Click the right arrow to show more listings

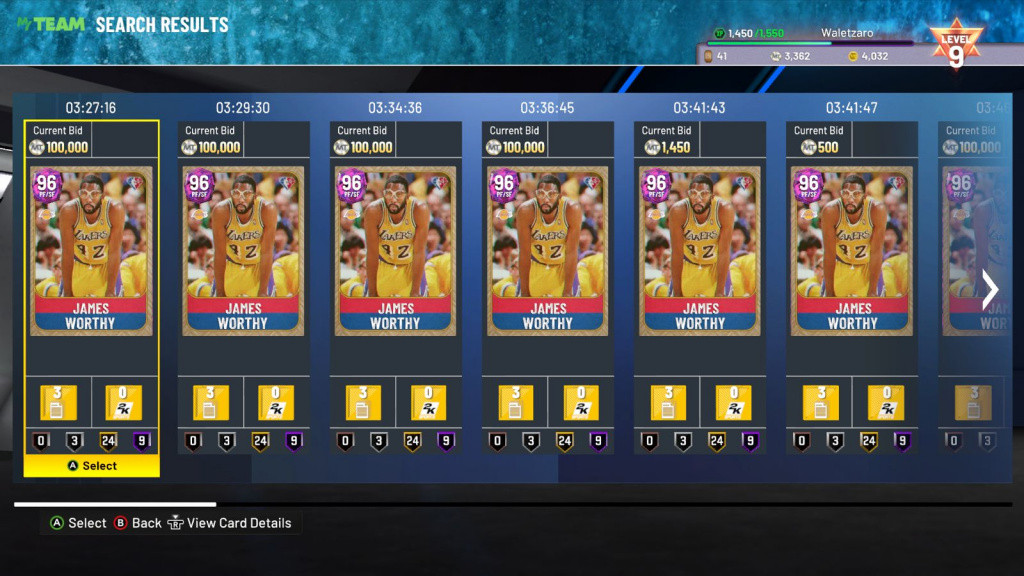click(x=990, y=290)
